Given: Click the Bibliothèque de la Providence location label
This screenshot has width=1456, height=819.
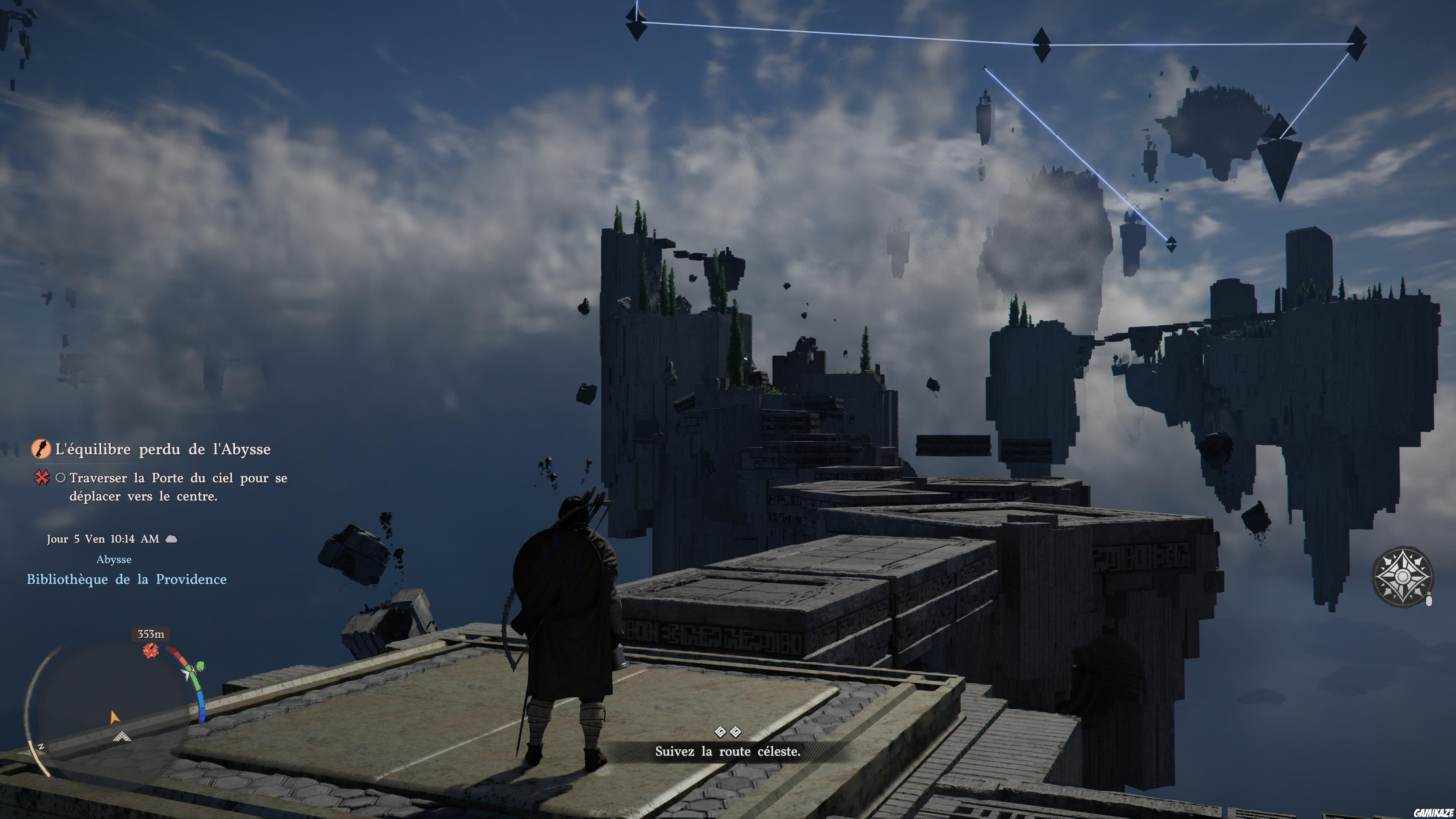Looking at the screenshot, I should click(127, 579).
